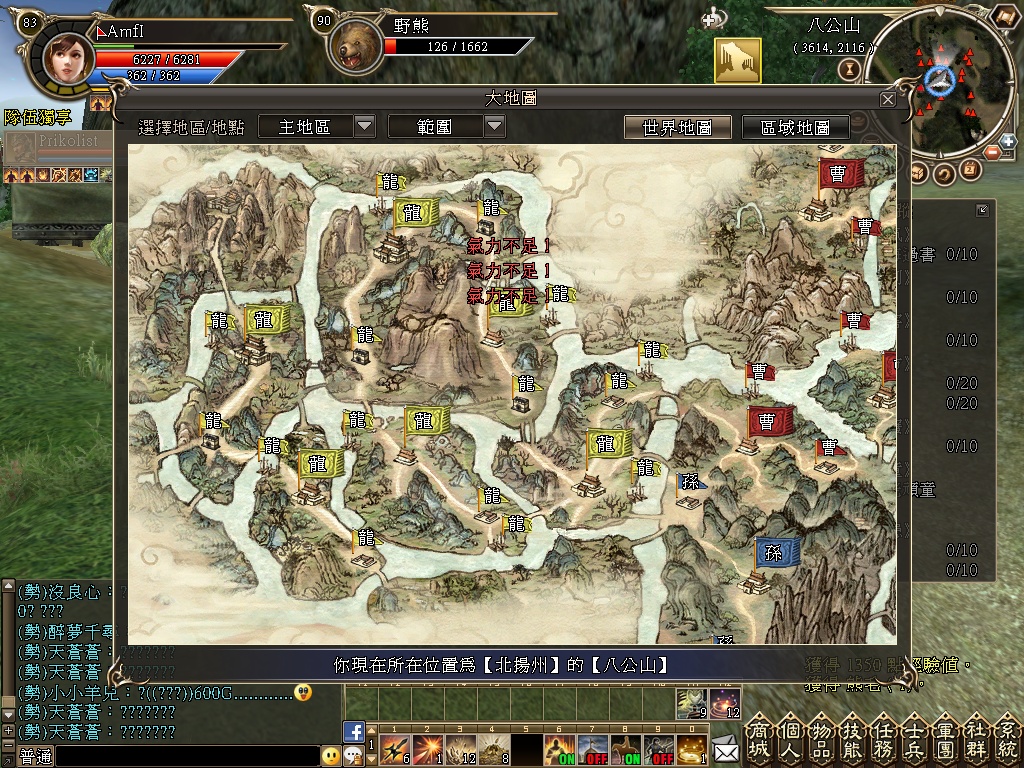1024x768 pixels.
Task: Close the 大地圖 map window
Action: (x=888, y=99)
